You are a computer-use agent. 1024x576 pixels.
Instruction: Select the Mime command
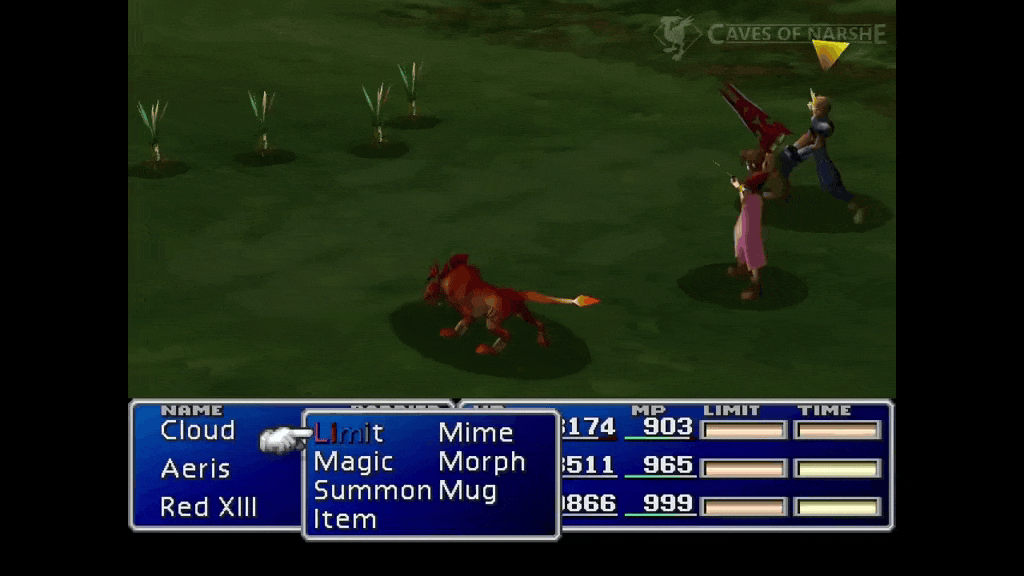click(x=475, y=433)
